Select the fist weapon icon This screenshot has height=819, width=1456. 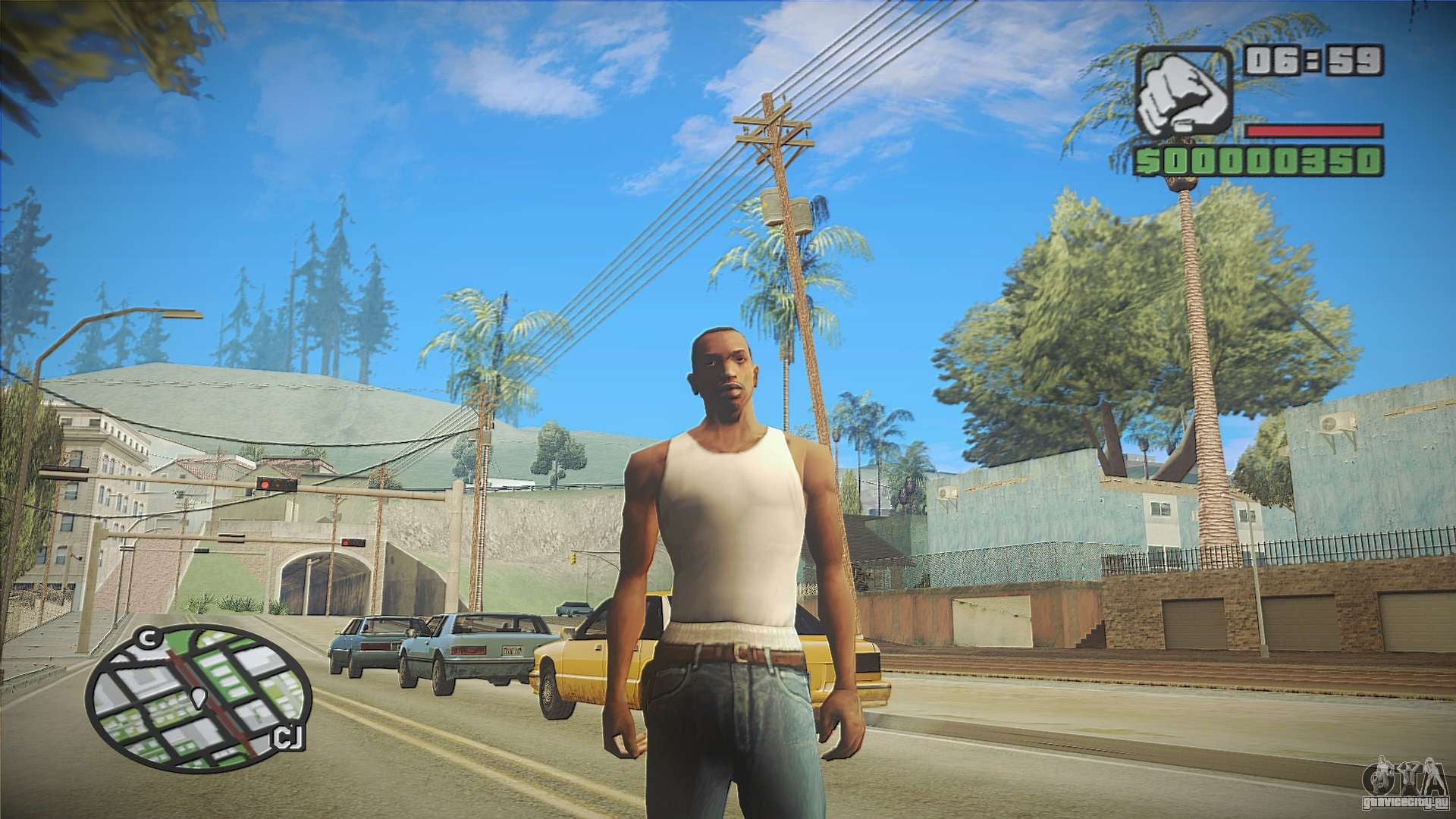1183,96
